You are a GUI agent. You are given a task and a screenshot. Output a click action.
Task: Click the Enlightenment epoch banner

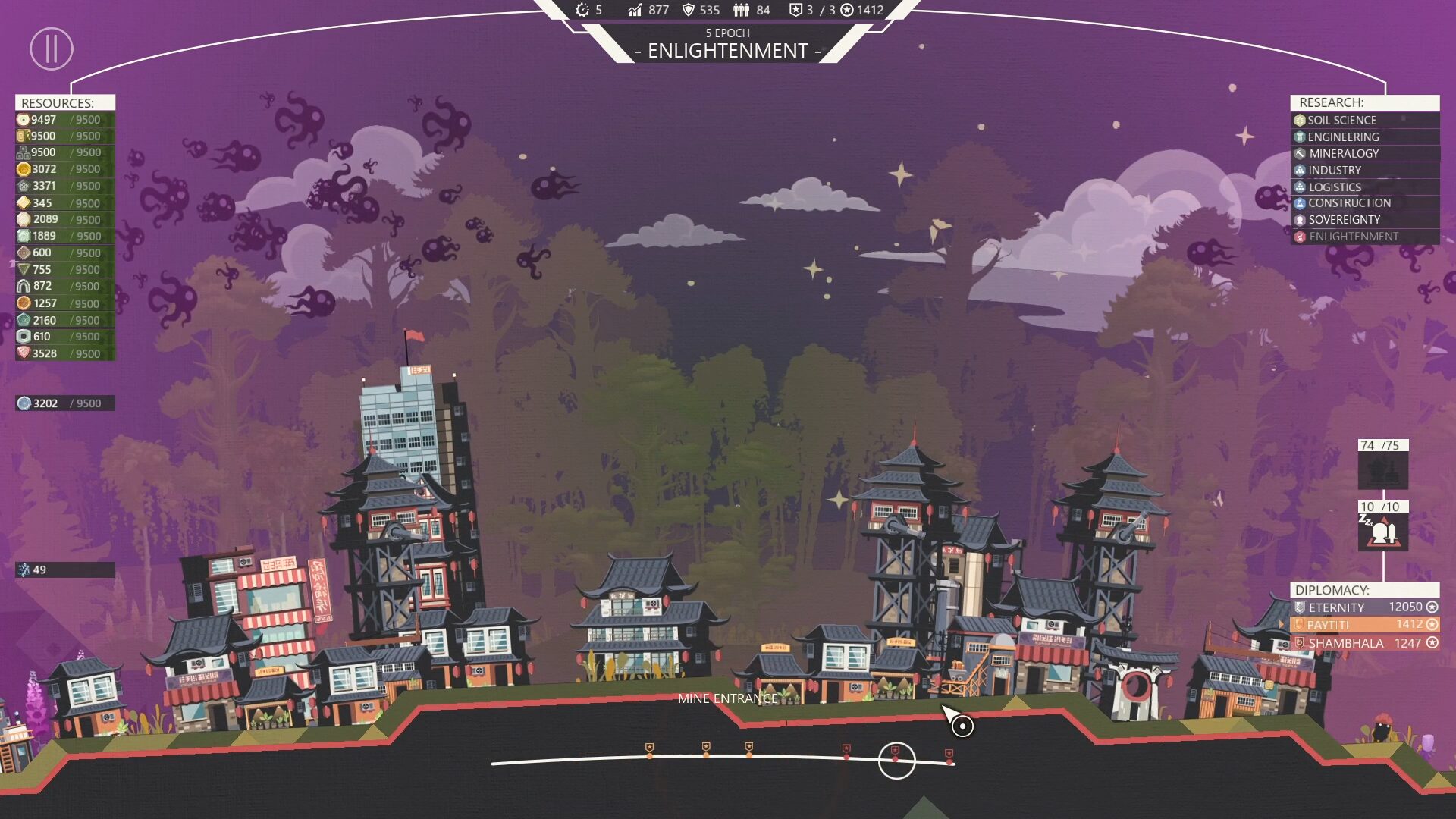pos(727,50)
